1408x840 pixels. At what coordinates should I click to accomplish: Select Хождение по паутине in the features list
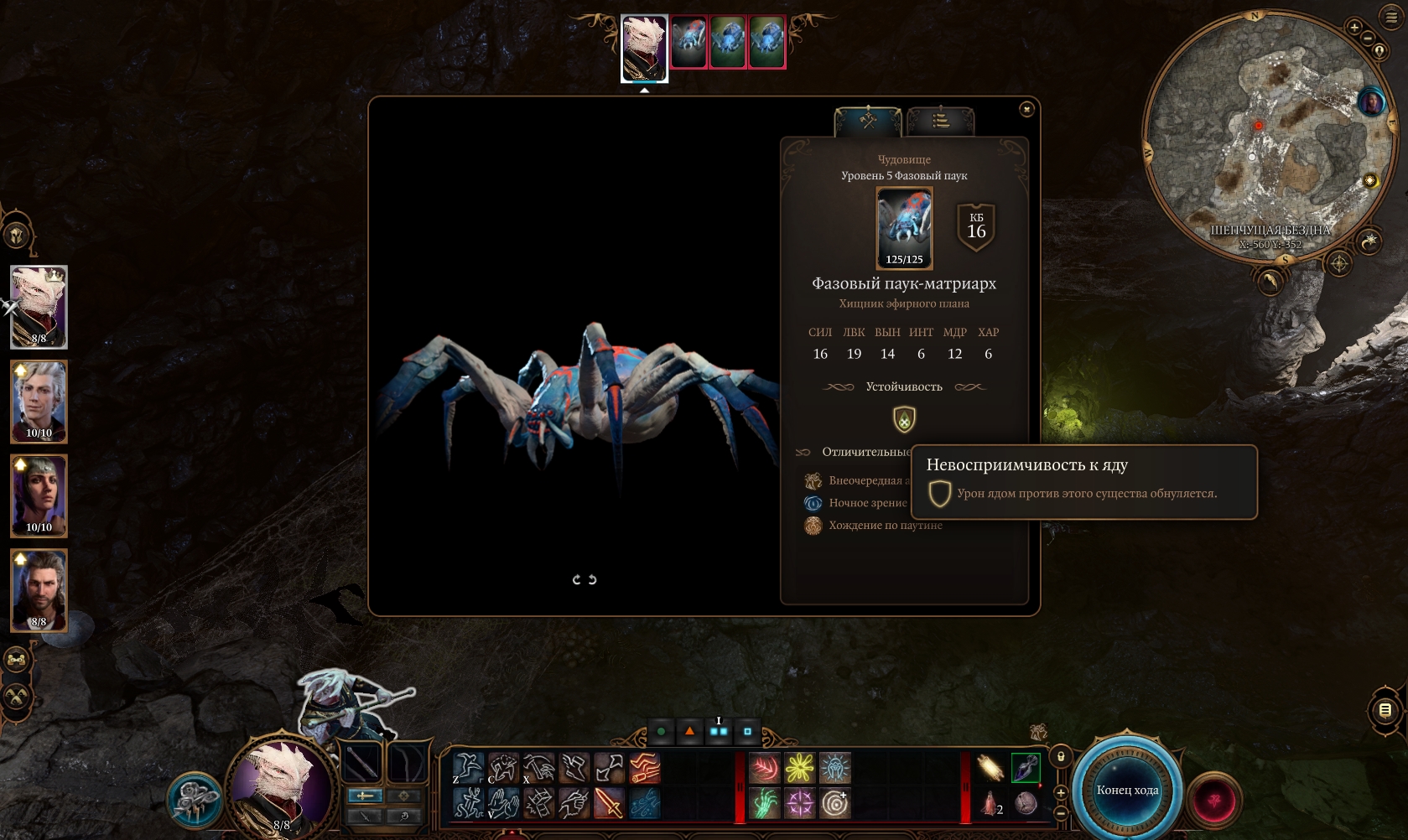click(885, 526)
